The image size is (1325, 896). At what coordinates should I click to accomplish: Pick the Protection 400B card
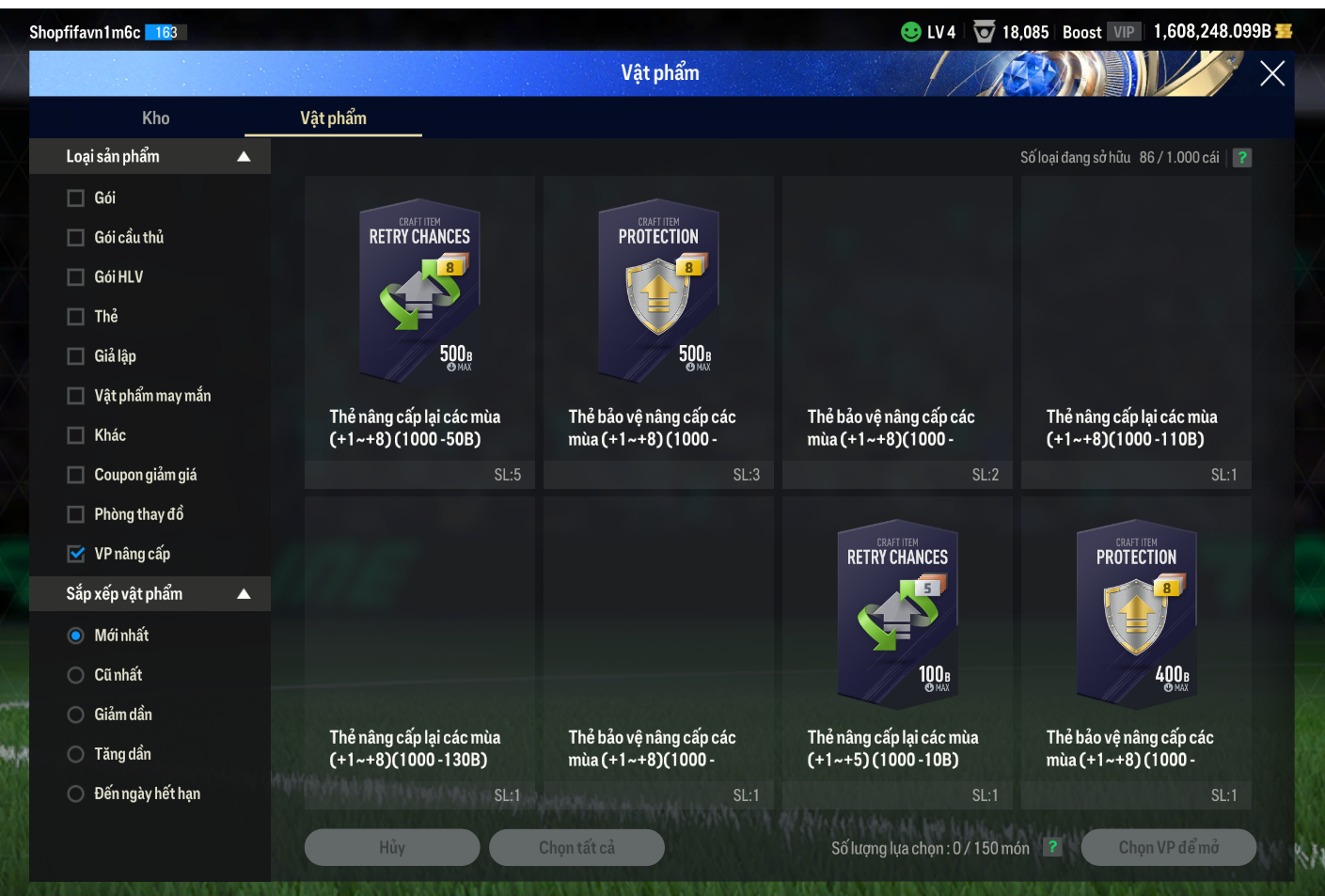tap(1136, 613)
